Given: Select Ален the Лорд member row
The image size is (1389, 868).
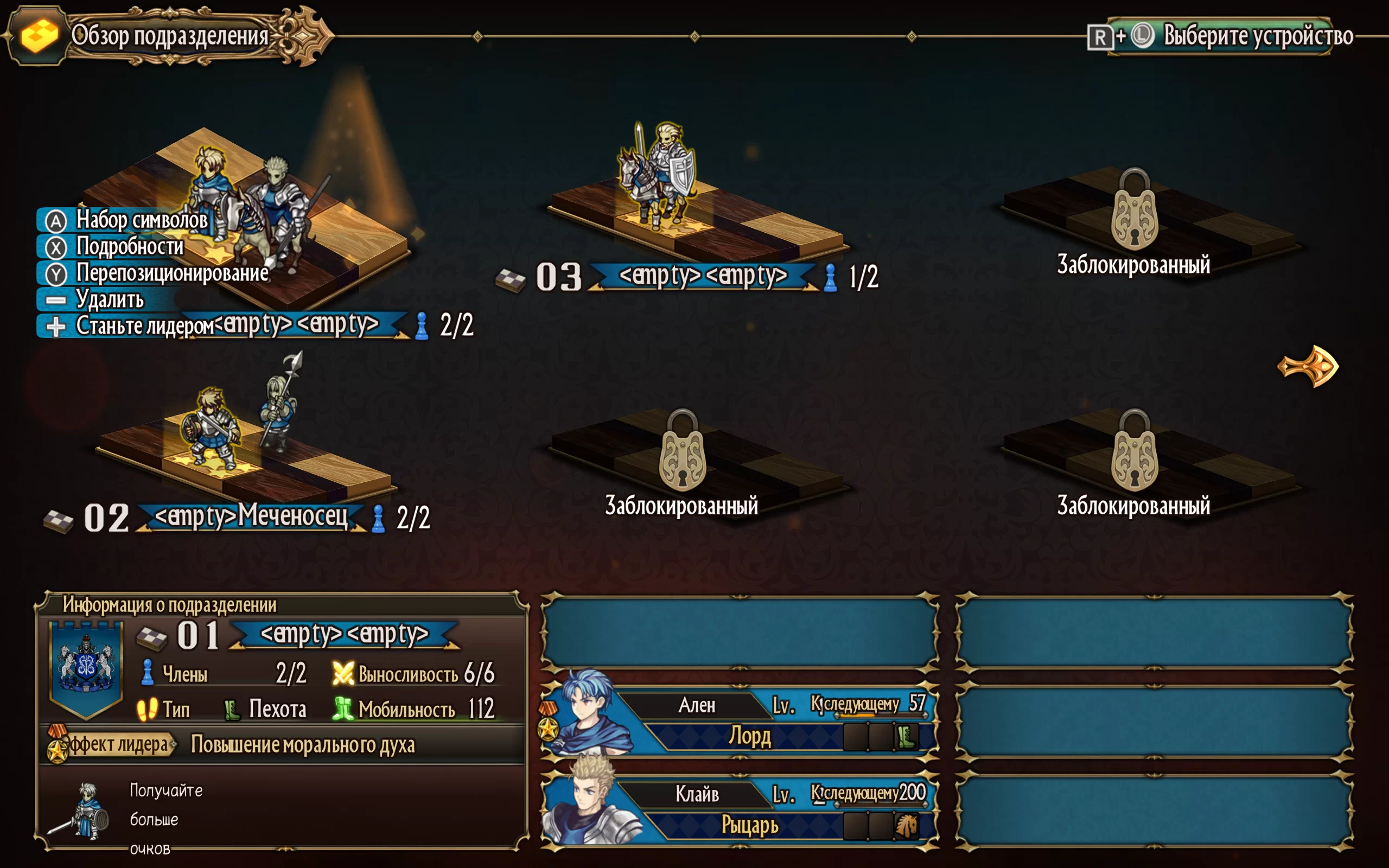Looking at the screenshot, I should click(741, 720).
